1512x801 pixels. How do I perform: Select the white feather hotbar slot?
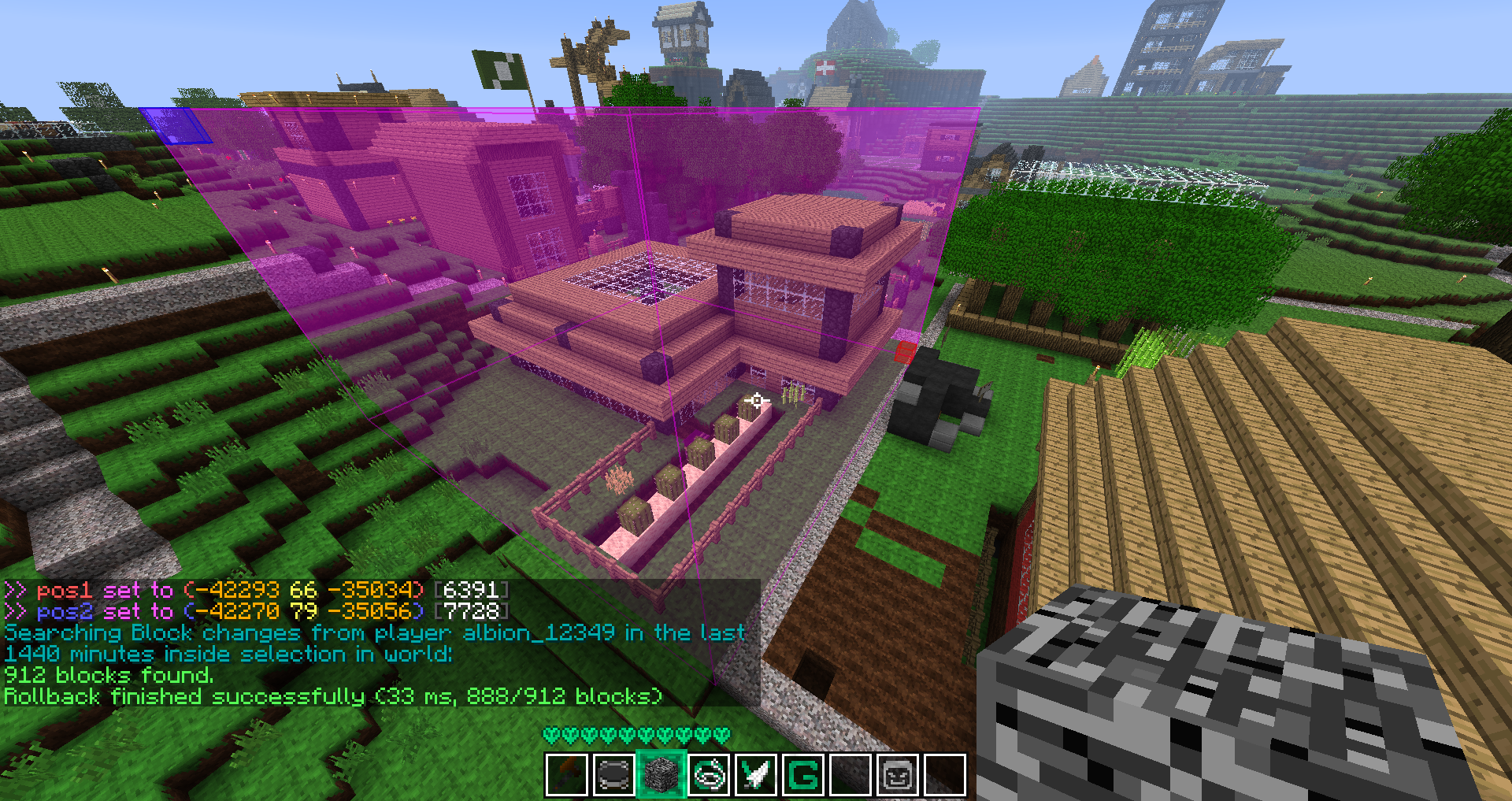756,775
